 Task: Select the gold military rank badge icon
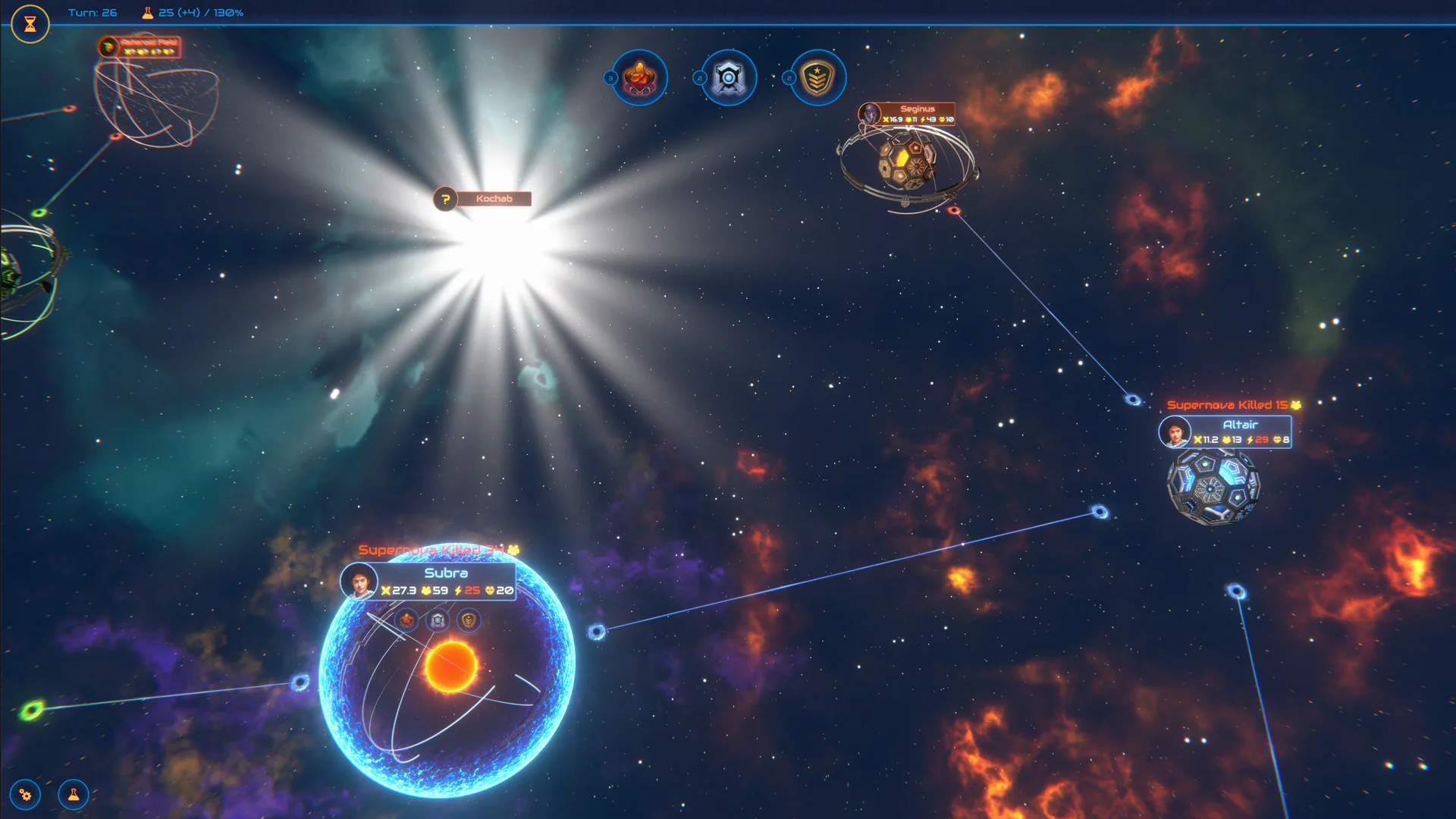(817, 77)
